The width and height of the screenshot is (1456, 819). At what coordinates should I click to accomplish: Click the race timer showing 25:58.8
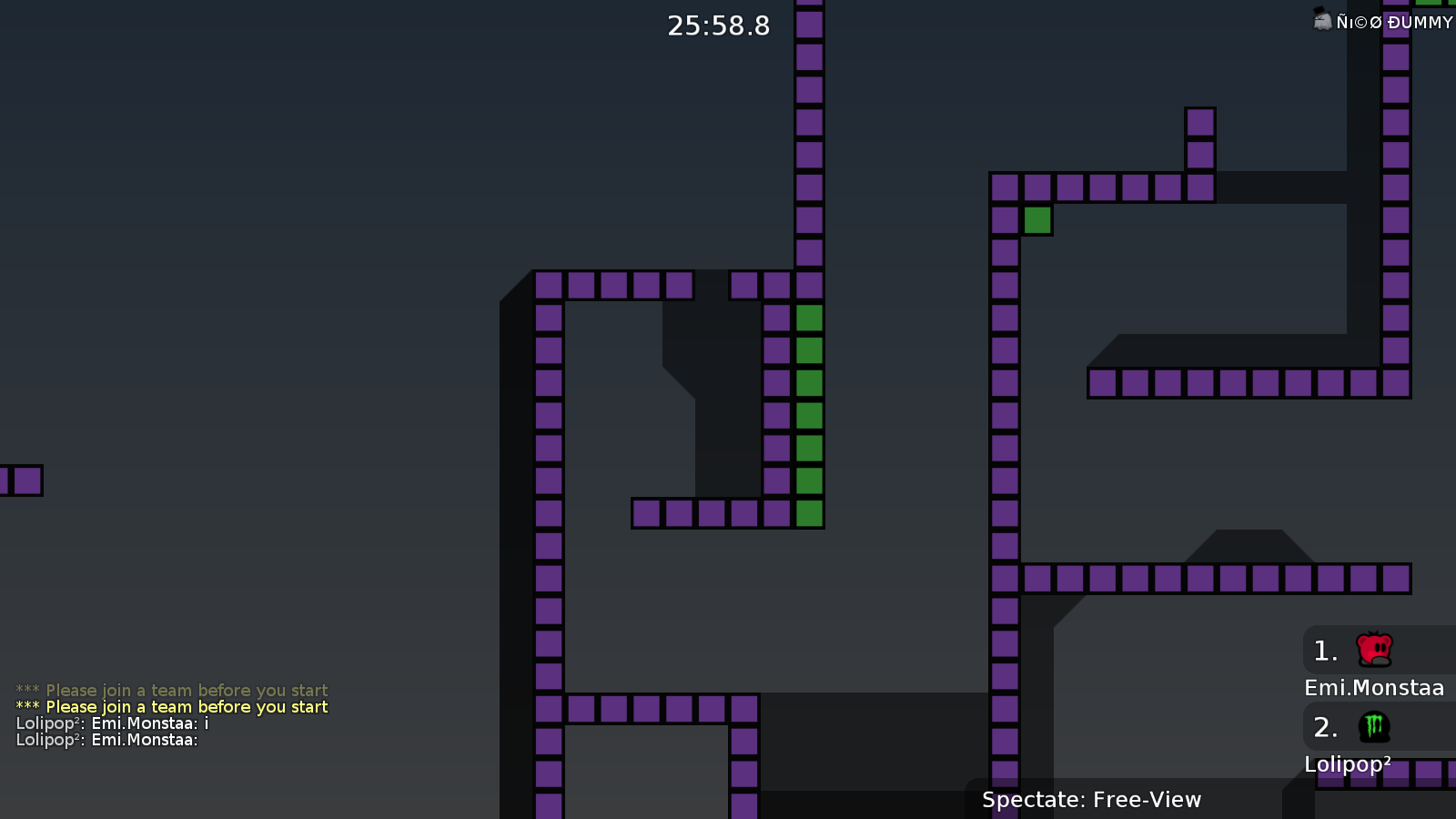(x=718, y=25)
